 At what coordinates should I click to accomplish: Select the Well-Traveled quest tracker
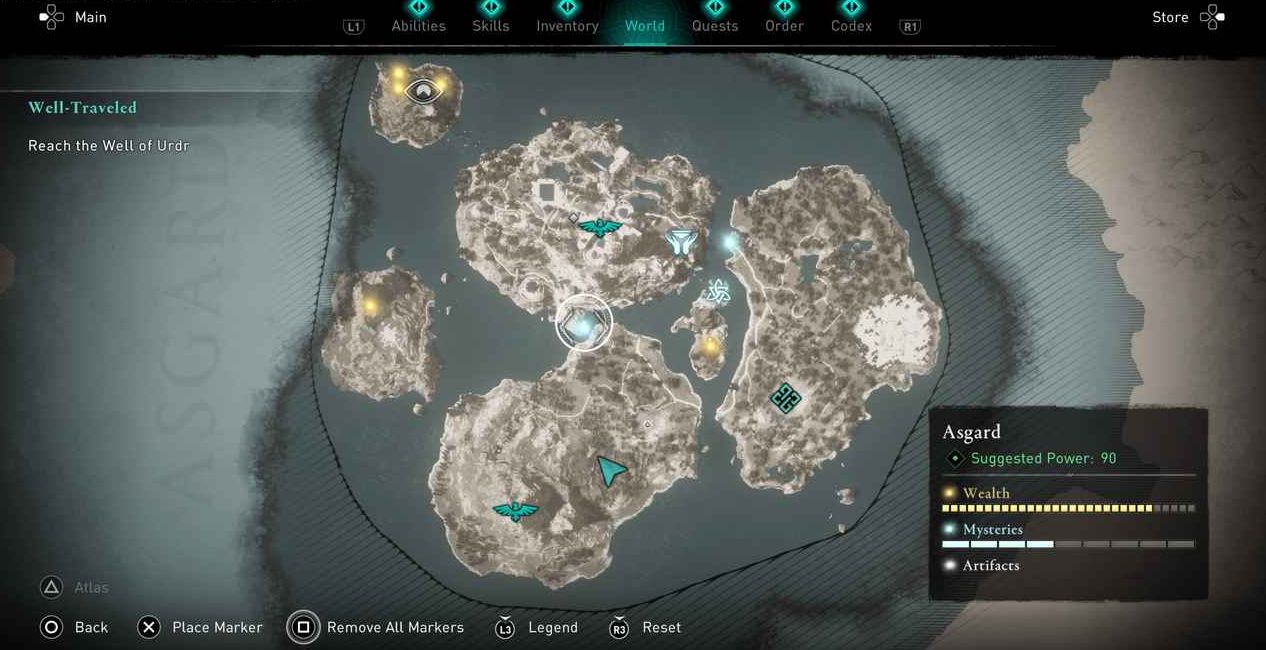click(x=82, y=107)
